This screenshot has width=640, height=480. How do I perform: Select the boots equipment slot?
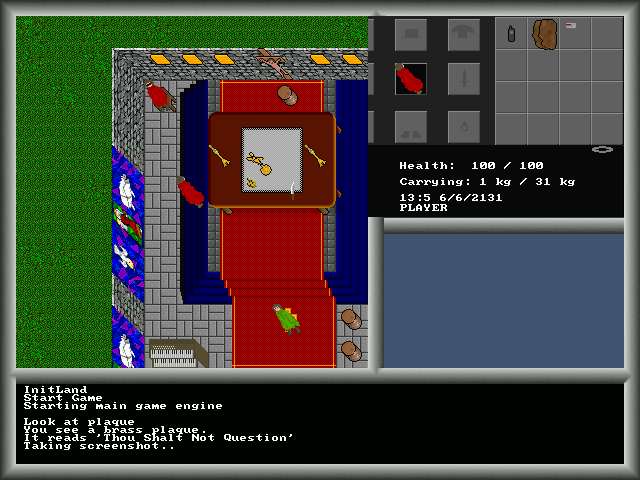[410, 126]
